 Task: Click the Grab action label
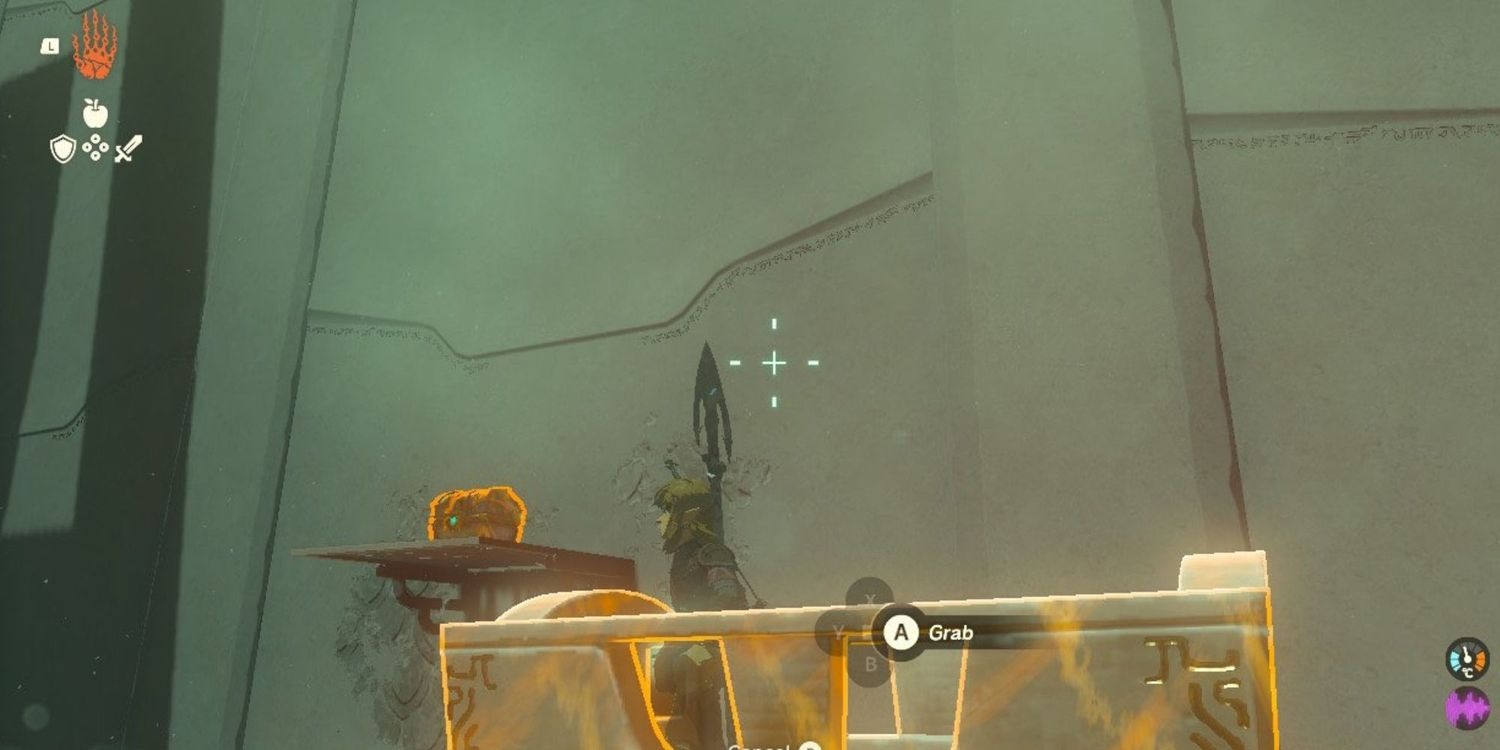[x=950, y=632]
